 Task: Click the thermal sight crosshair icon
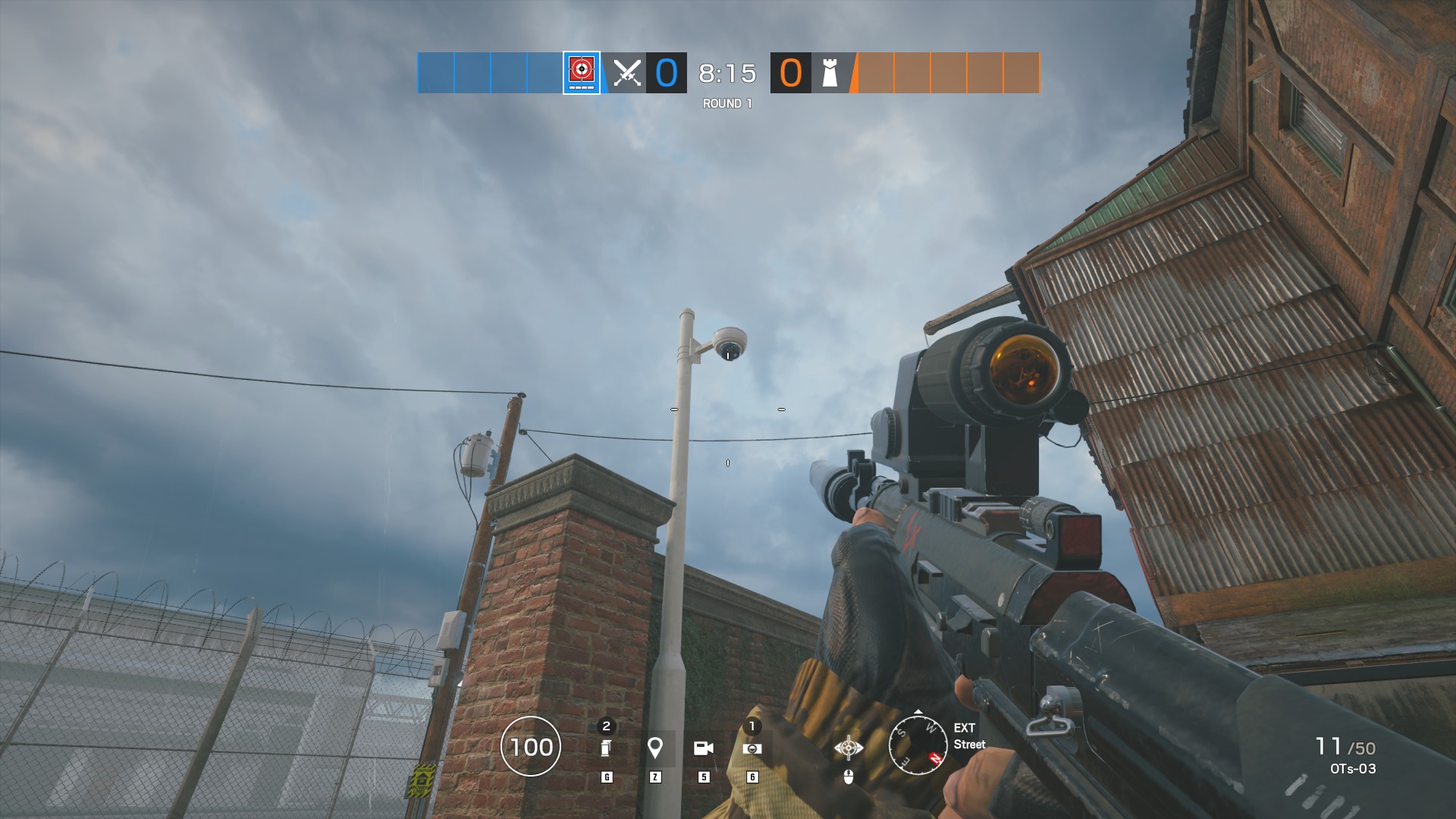pyautogui.click(x=847, y=746)
